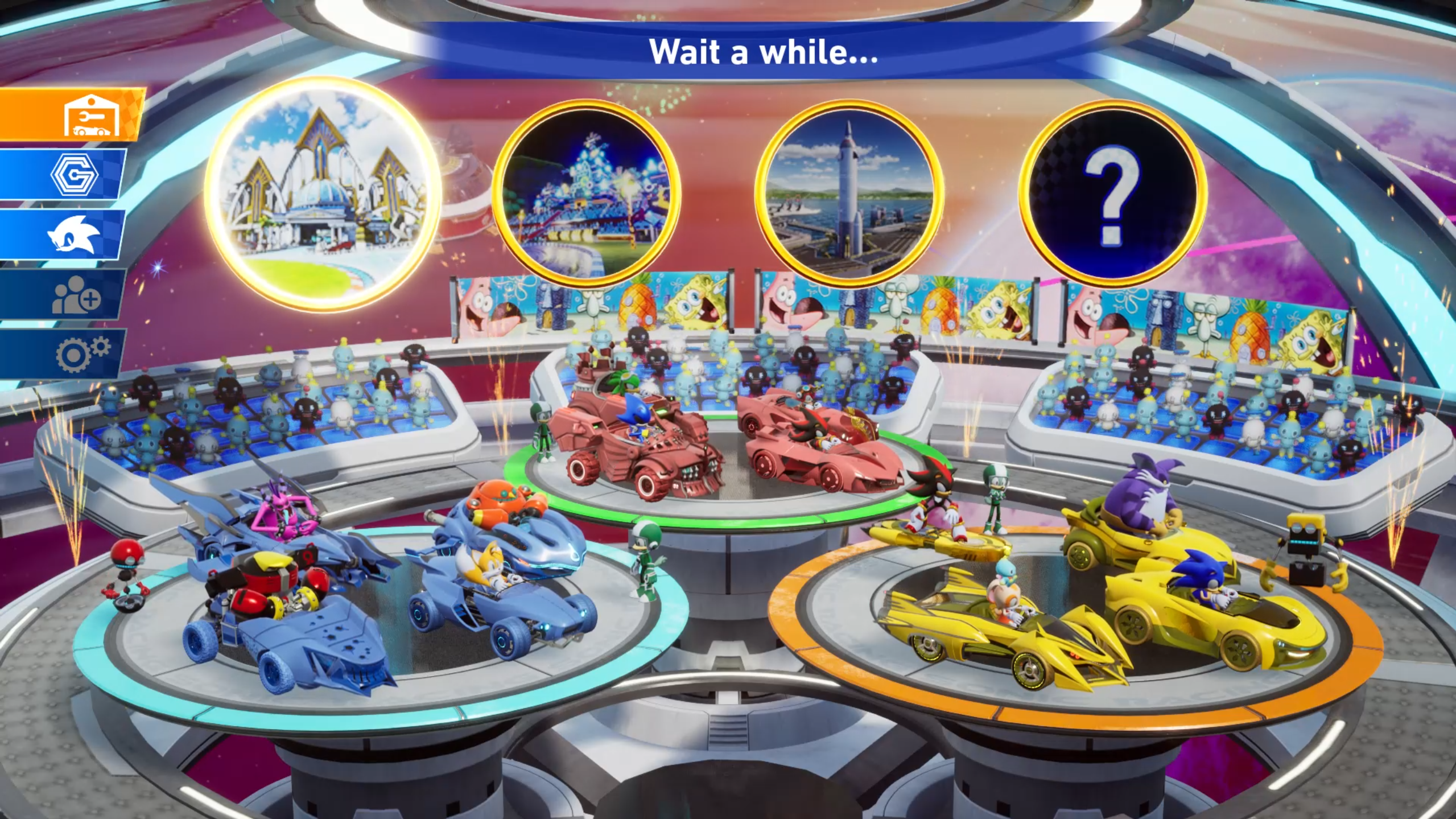The image size is (1456, 819).
Task: Open the add friends tab
Action: (x=74, y=295)
